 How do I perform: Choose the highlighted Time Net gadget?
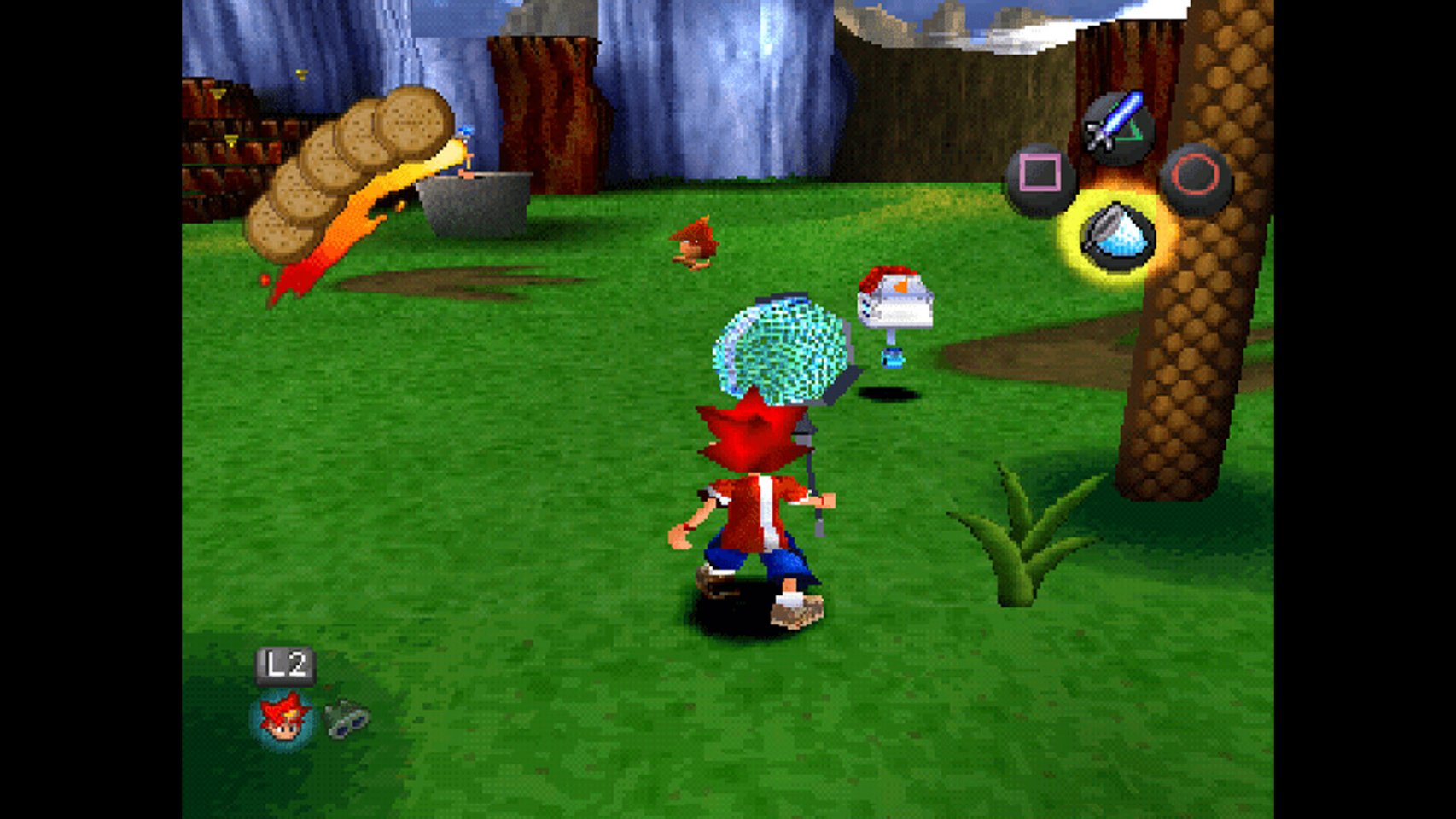click(1117, 235)
